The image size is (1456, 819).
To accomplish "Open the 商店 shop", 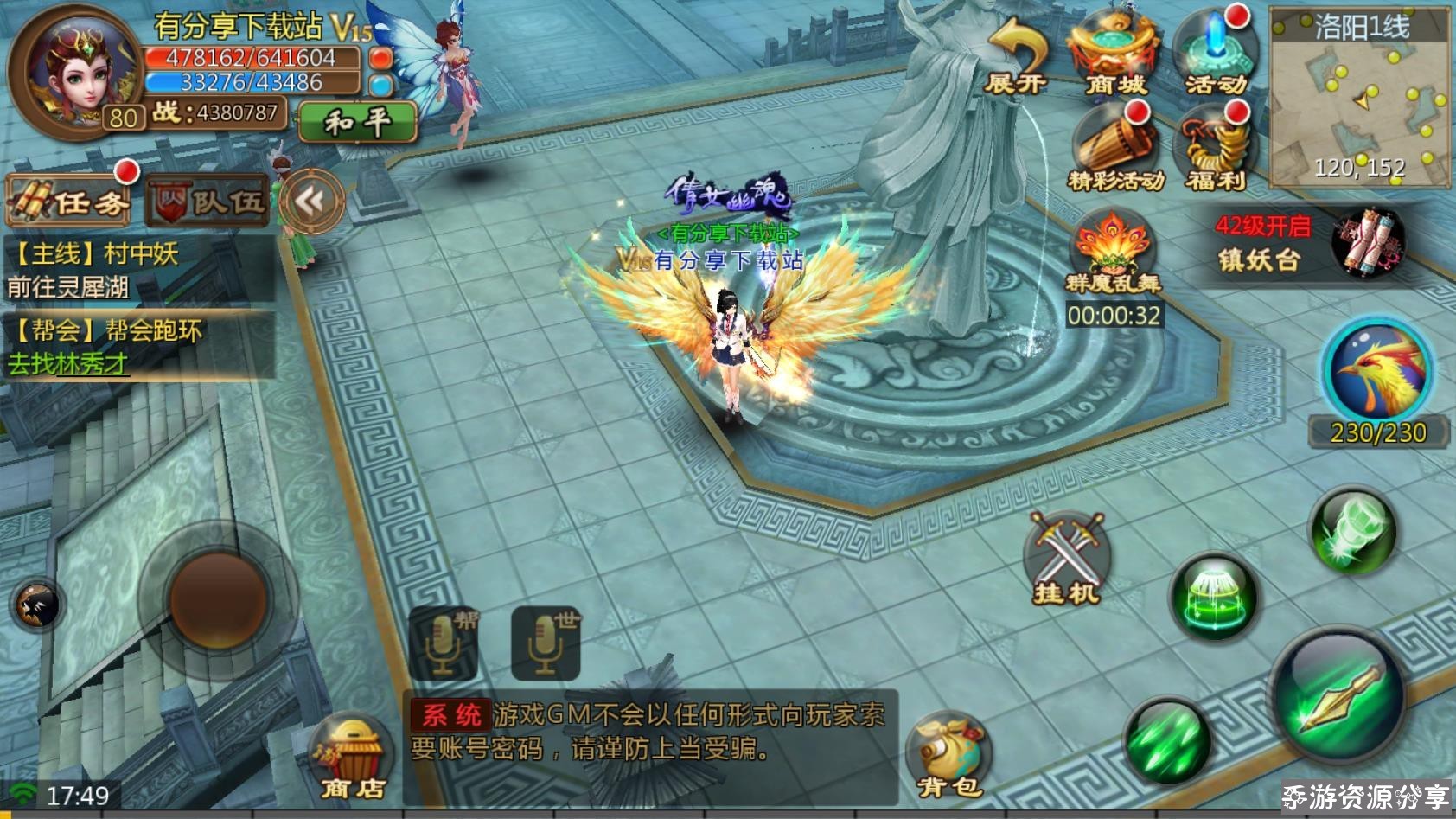I will pos(352,757).
